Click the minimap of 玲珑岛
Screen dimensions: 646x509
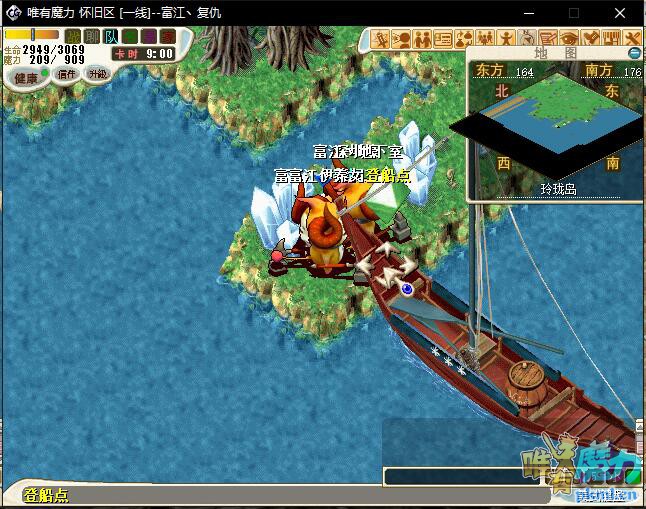coord(548,124)
